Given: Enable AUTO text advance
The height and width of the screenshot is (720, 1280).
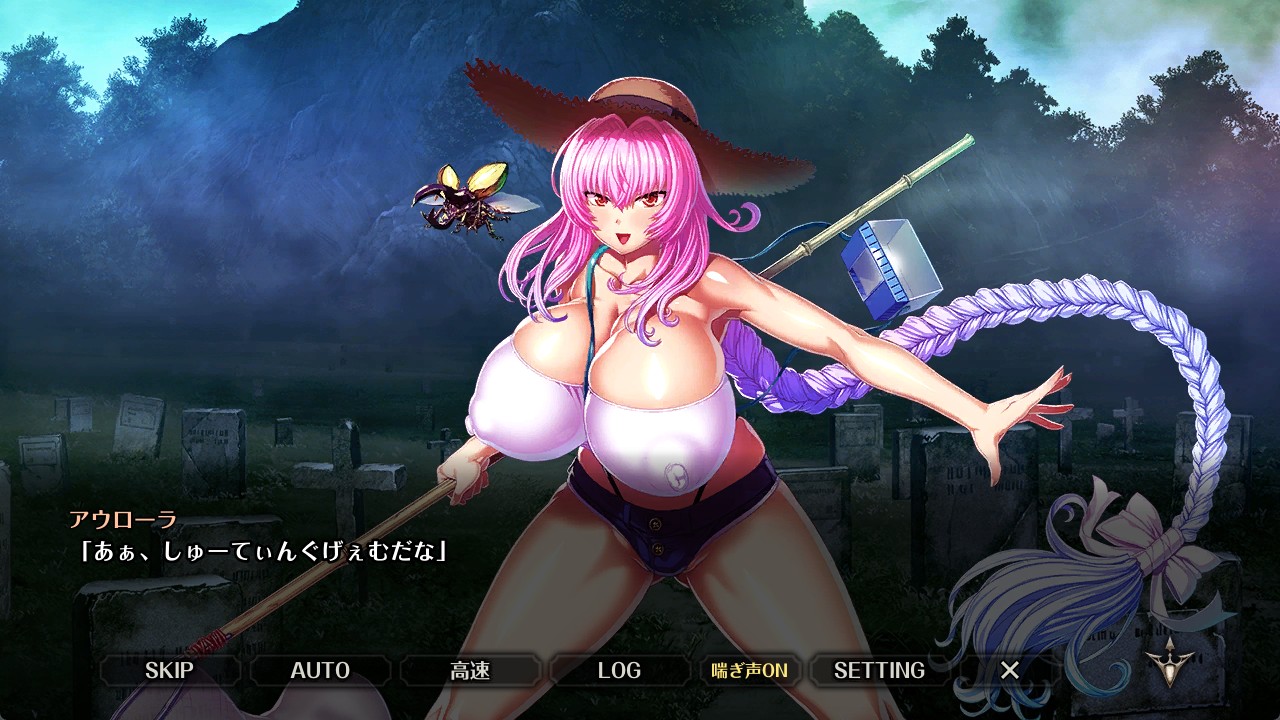Looking at the screenshot, I should coord(320,670).
